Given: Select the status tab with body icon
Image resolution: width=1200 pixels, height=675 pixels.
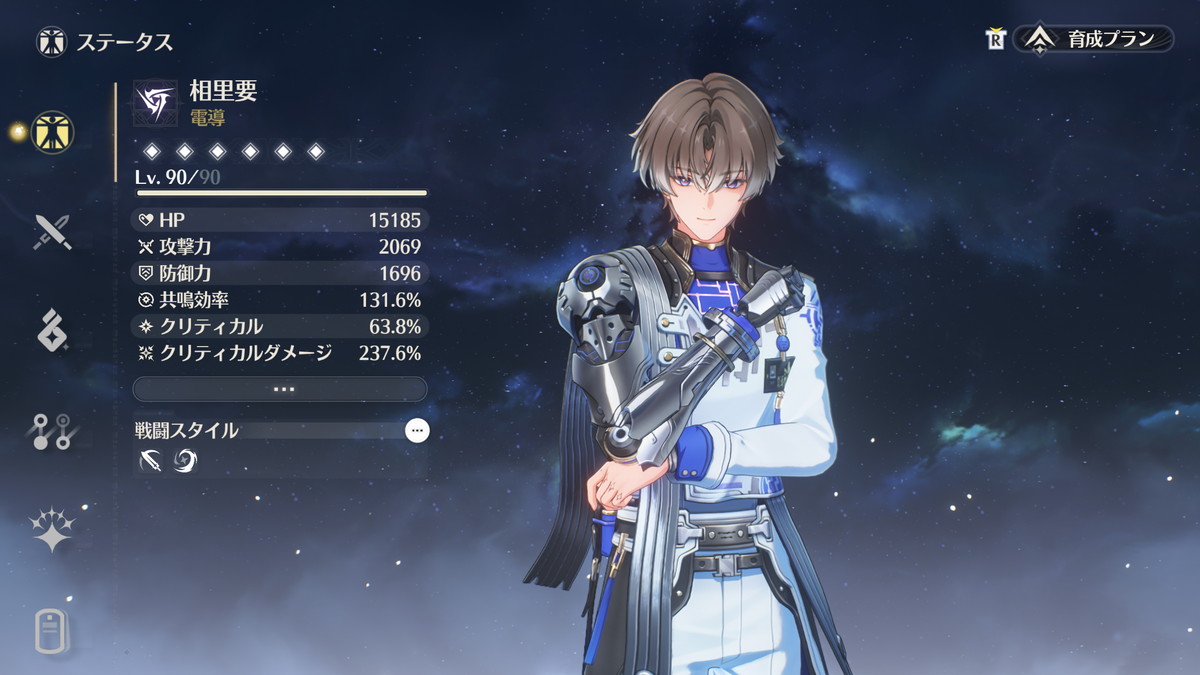Looking at the screenshot, I should 52,131.
